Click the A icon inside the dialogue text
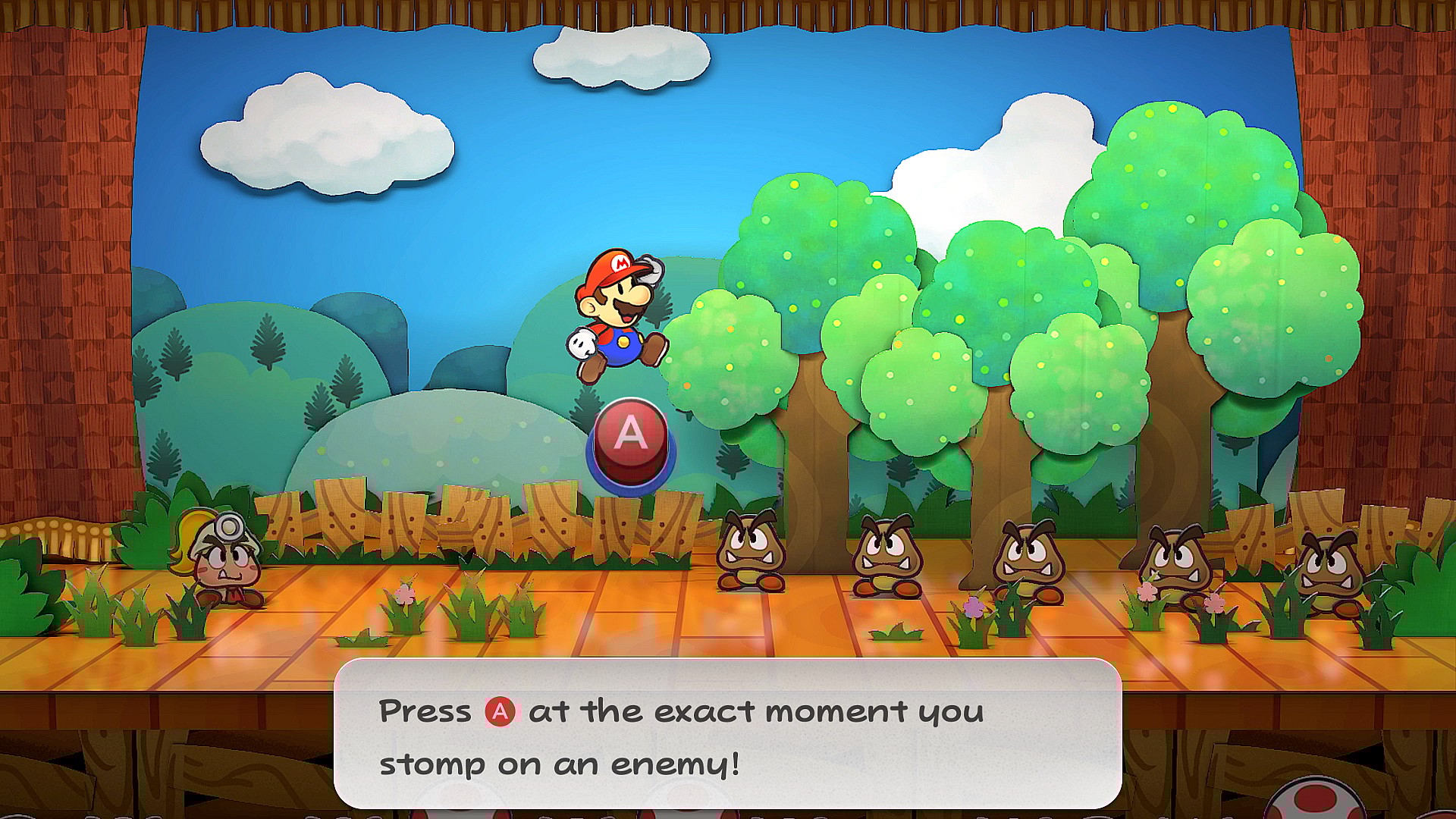1456x819 pixels. pyautogui.click(x=501, y=711)
